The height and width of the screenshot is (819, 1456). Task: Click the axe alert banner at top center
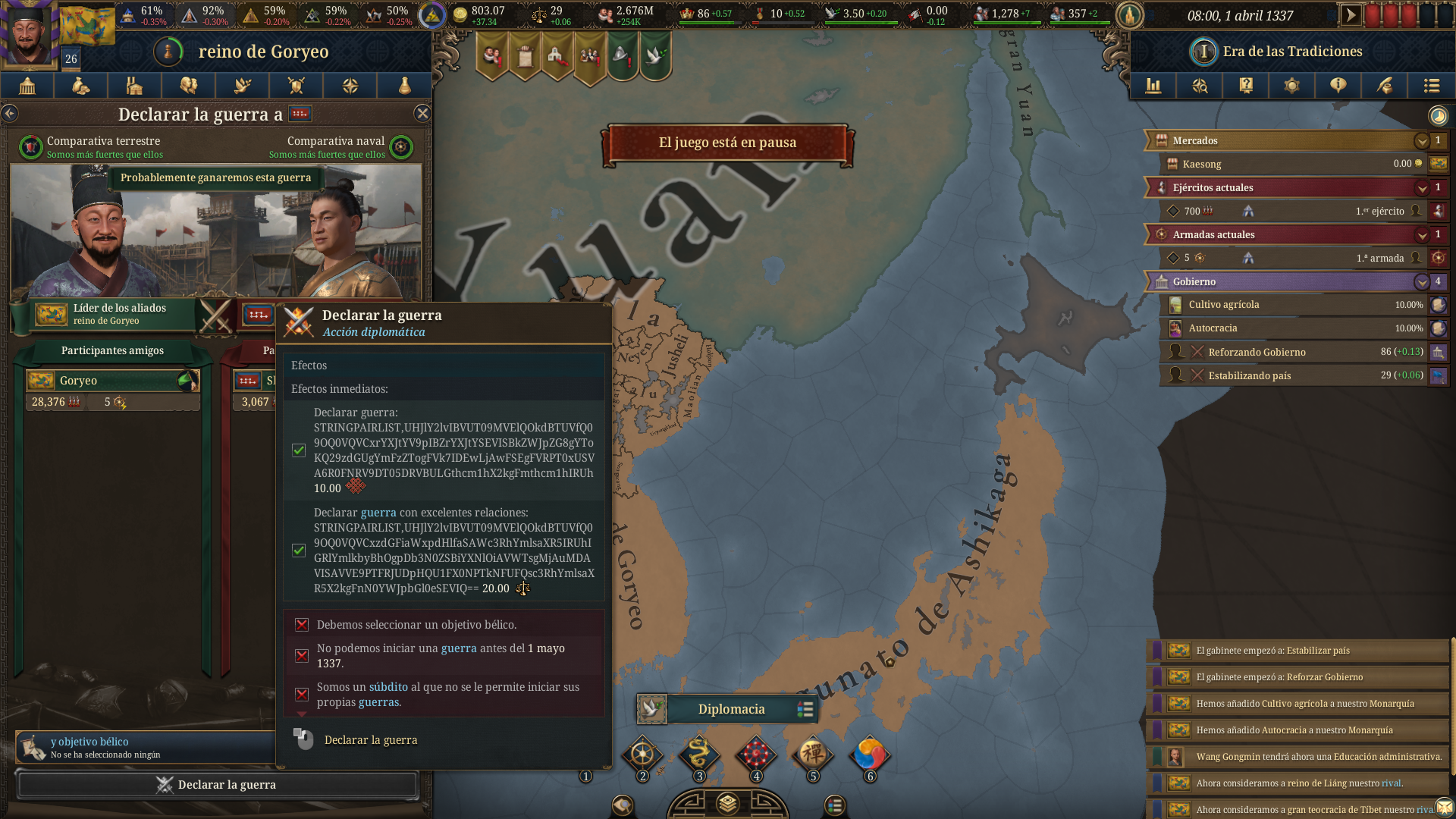click(623, 53)
